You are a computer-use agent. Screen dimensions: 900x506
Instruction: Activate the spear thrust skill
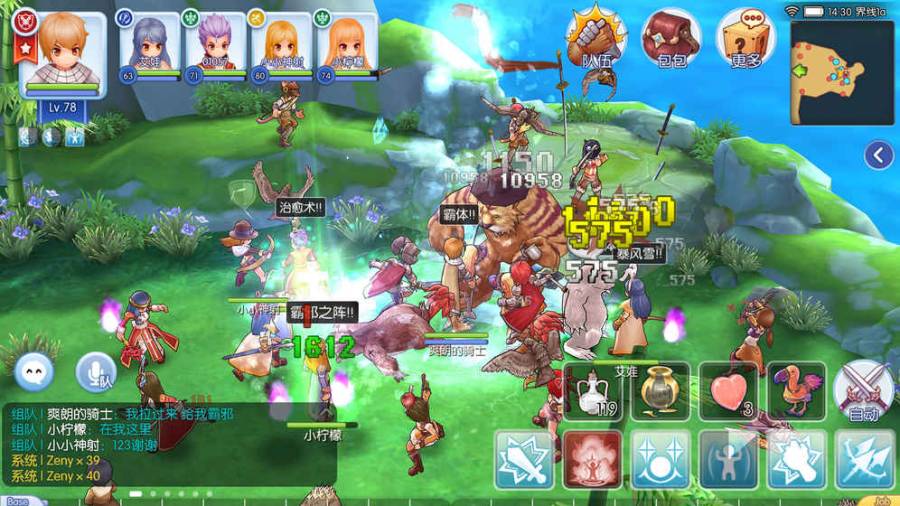coord(865,459)
